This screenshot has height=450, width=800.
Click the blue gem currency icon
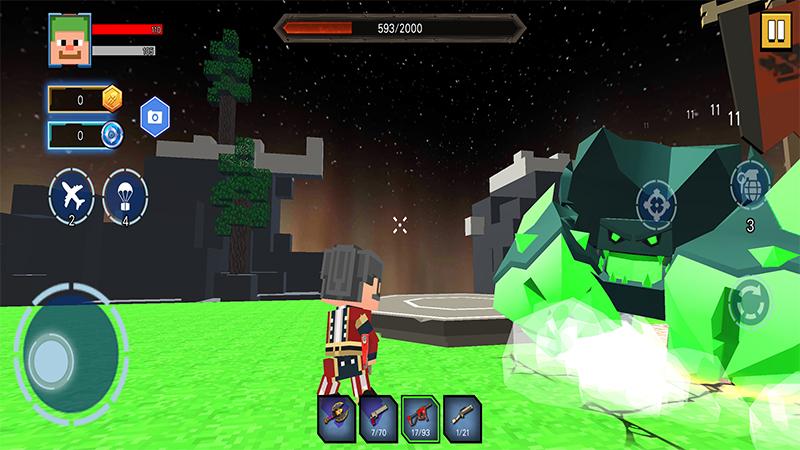[x=112, y=134]
